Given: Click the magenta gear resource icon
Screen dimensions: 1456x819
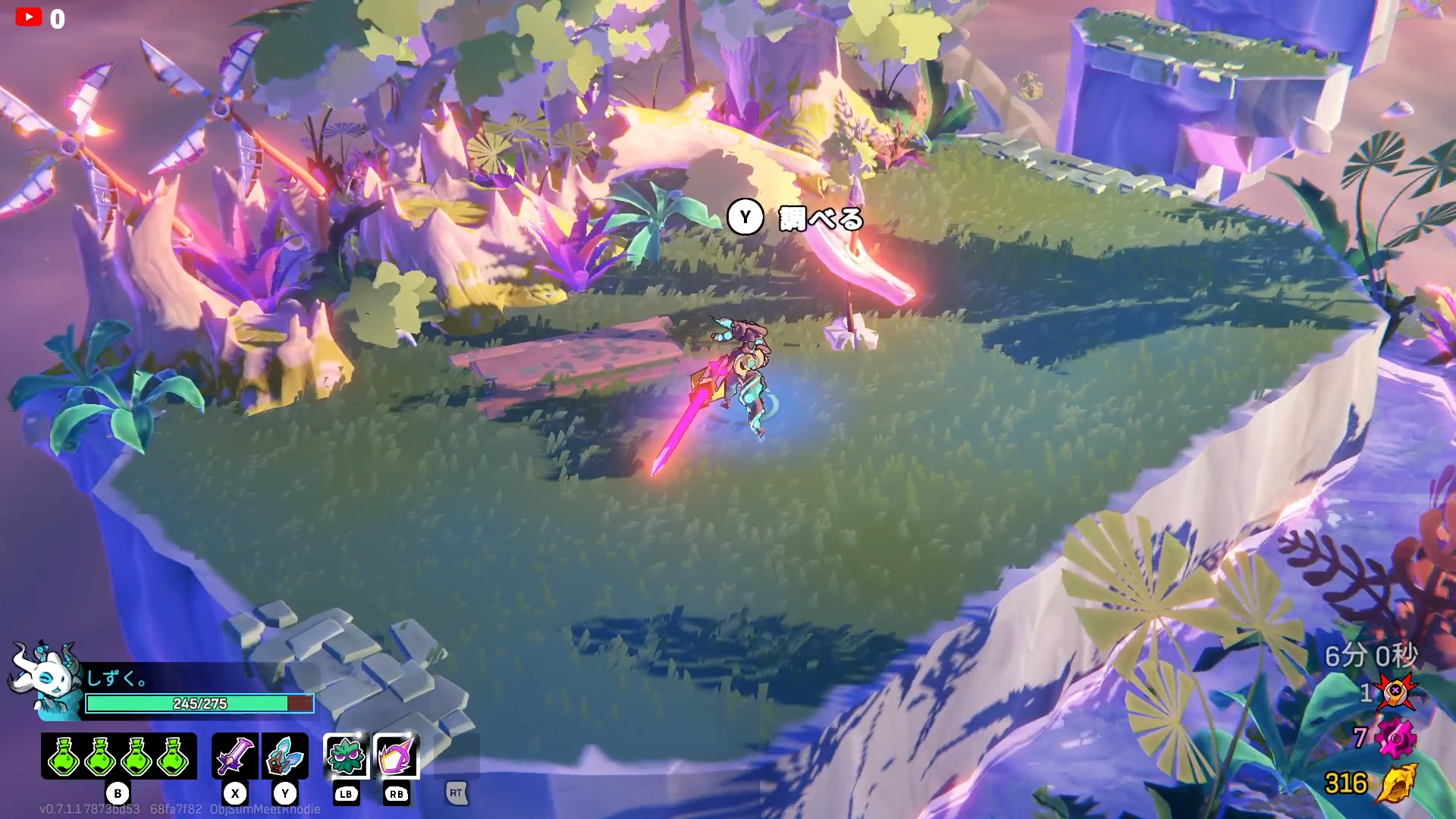Looking at the screenshot, I should [1396, 738].
